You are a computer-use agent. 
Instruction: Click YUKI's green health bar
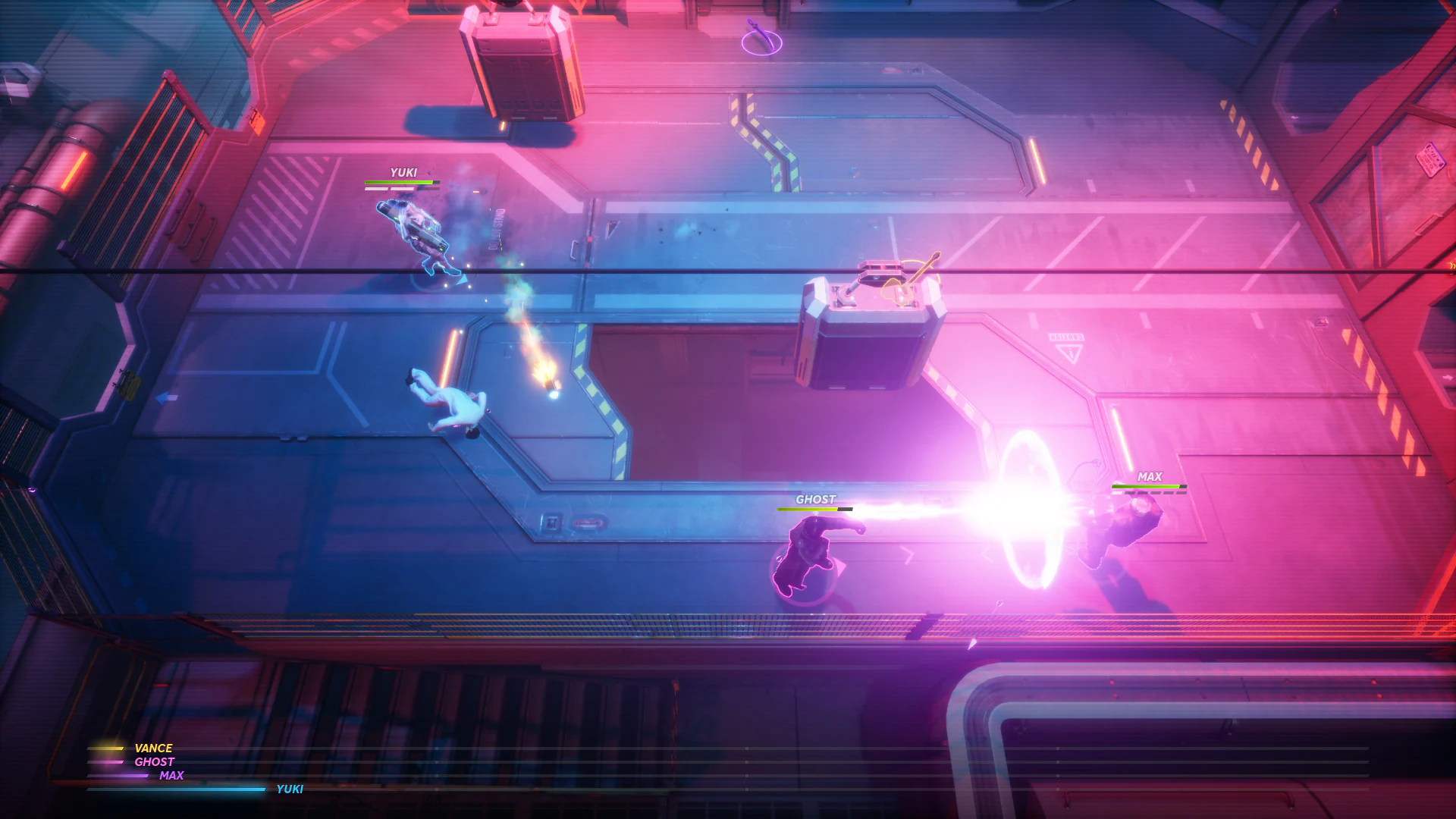click(400, 184)
